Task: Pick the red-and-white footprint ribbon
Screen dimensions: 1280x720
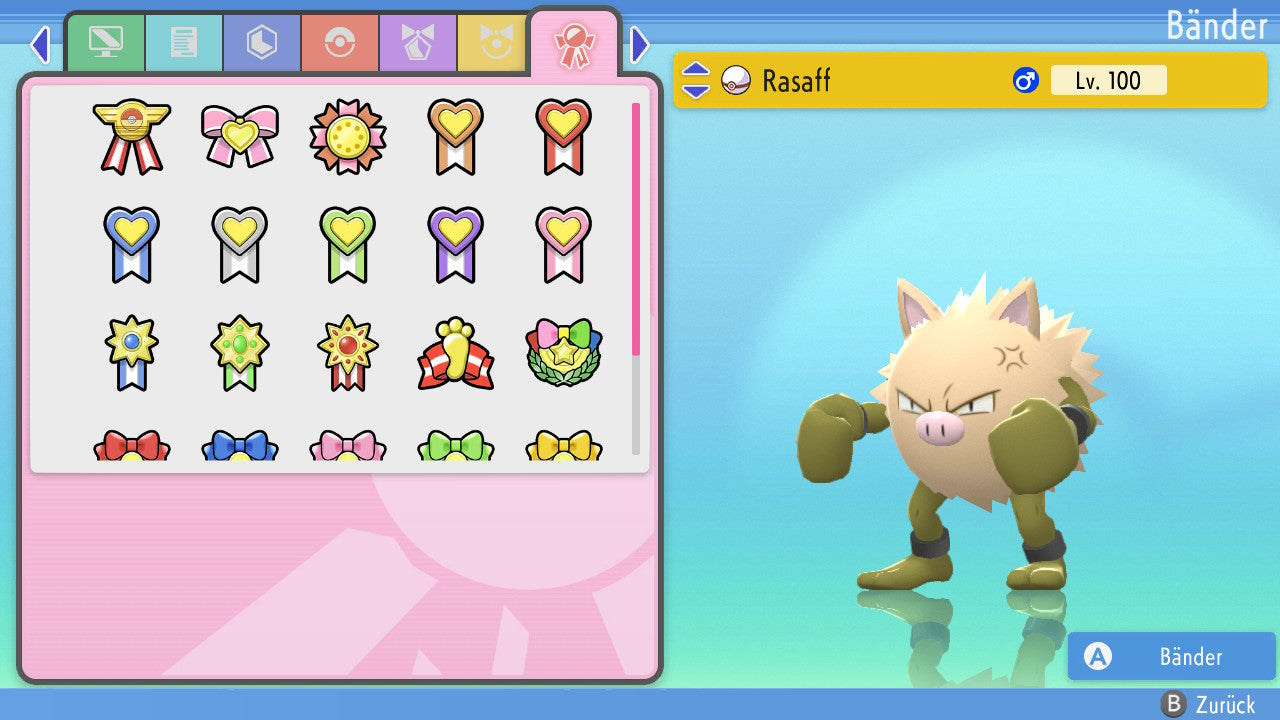Action: 455,354
